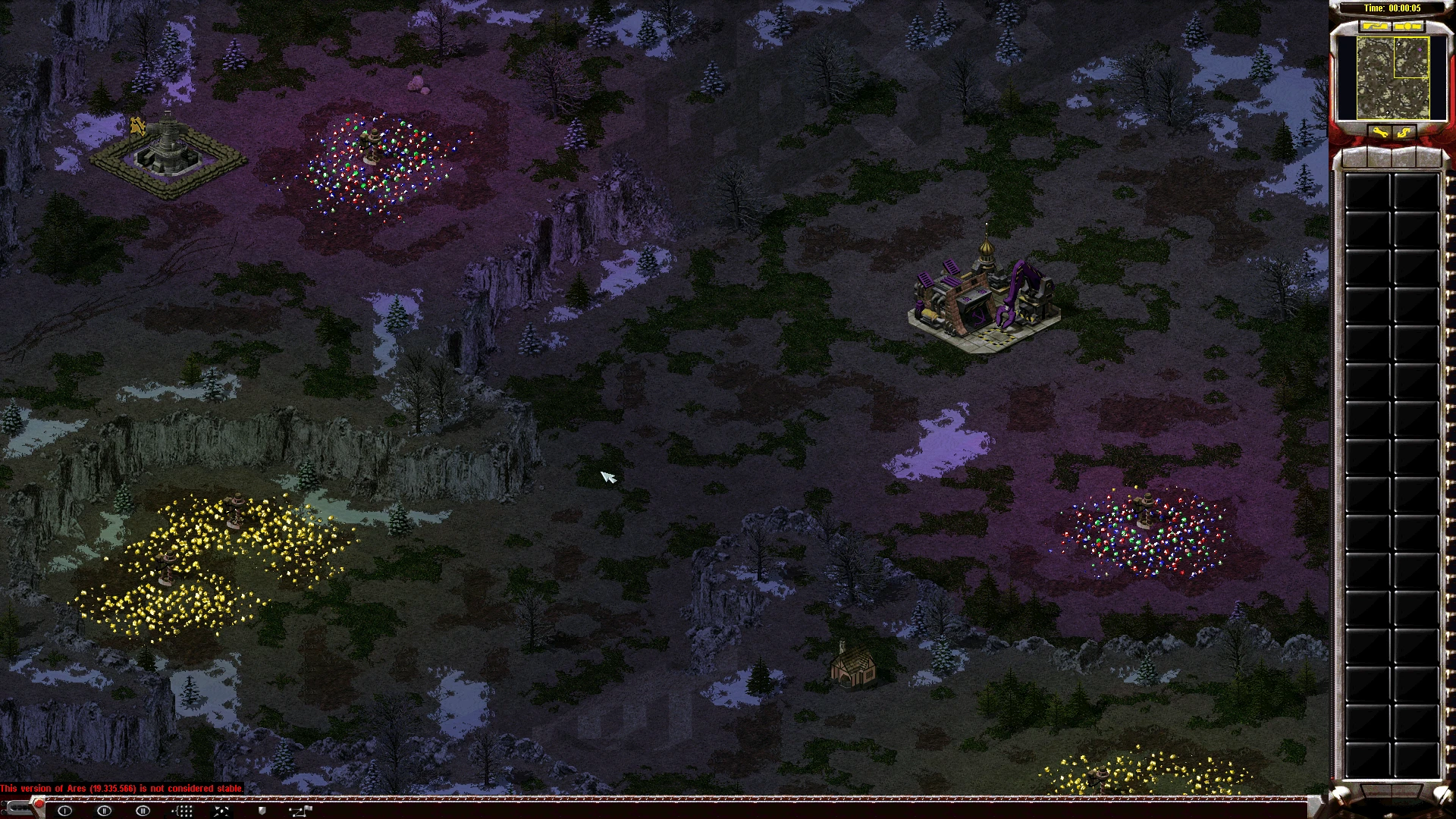Activate the wrench repair button
The width and height of the screenshot is (1456, 819).
(1379, 133)
